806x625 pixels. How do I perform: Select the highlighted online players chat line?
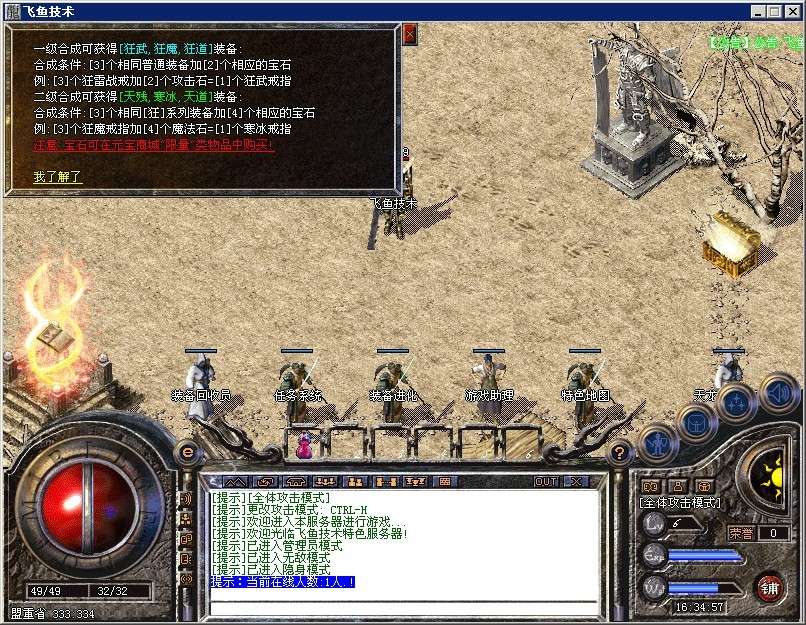coord(283,582)
